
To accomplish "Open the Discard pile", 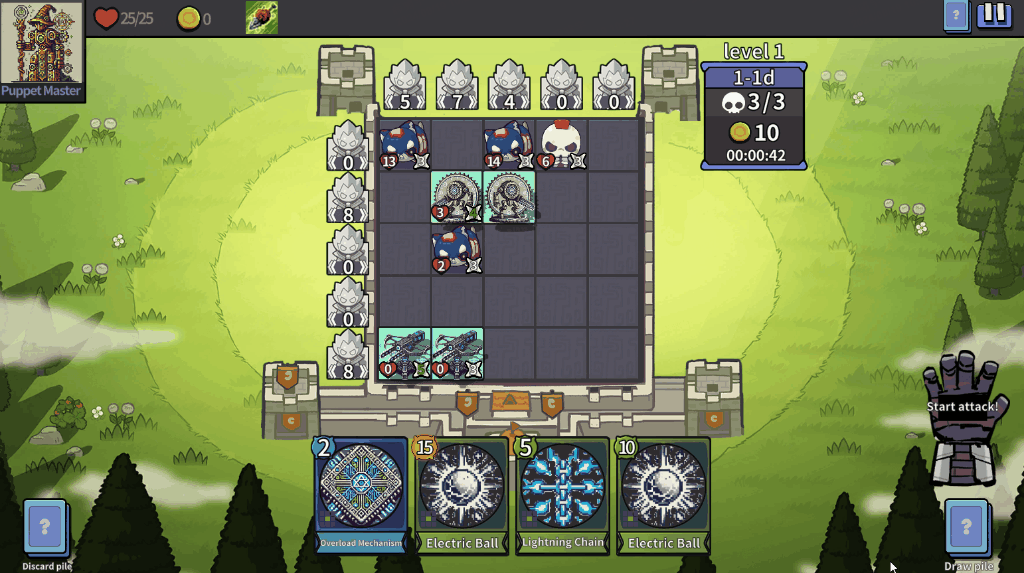I will (45, 526).
